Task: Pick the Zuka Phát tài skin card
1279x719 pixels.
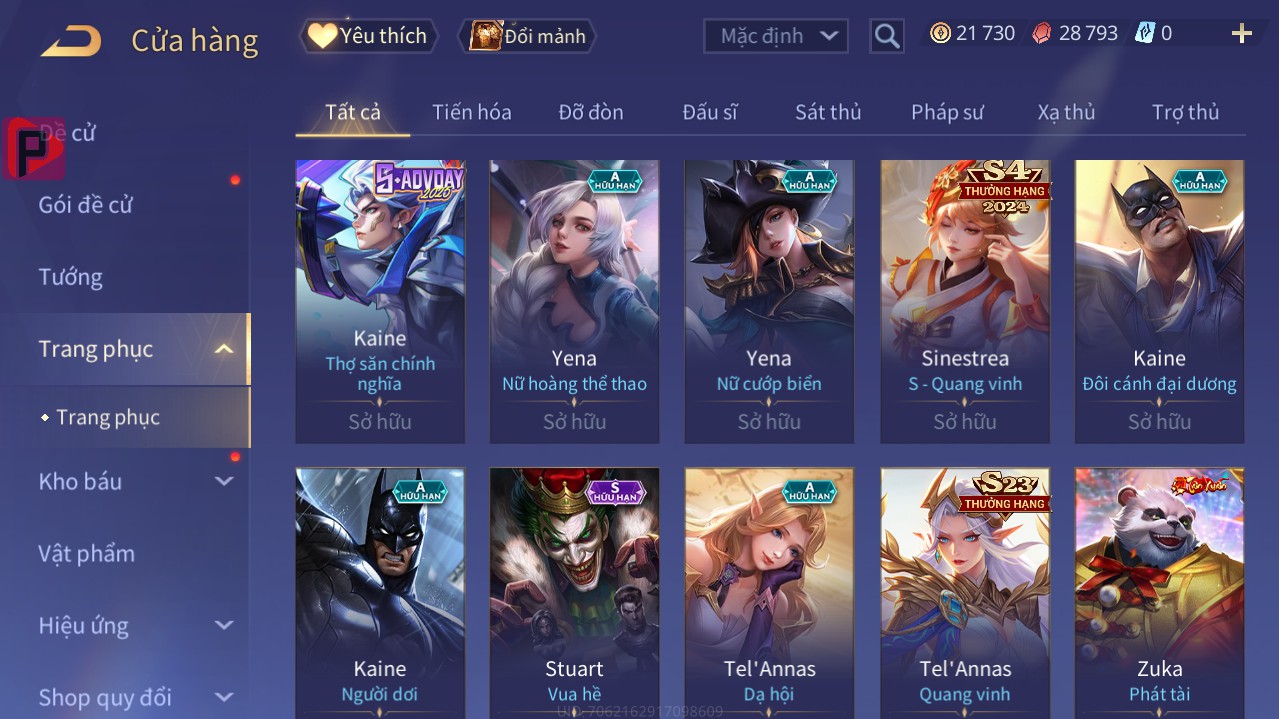Action: (1159, 592)
